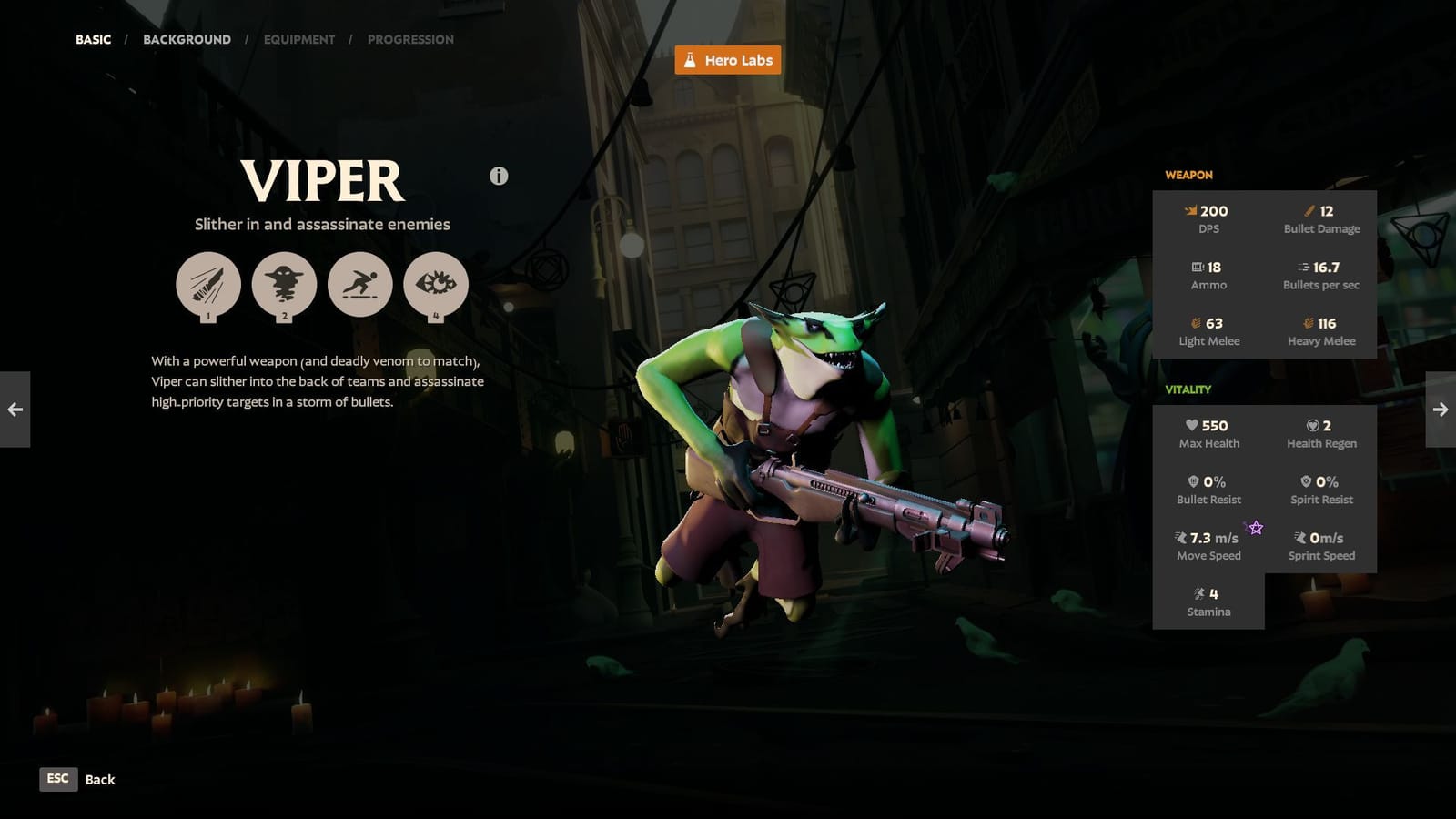
Task: Click the DPS stat icon in Weapon panel
Action: coord(1192,211)
